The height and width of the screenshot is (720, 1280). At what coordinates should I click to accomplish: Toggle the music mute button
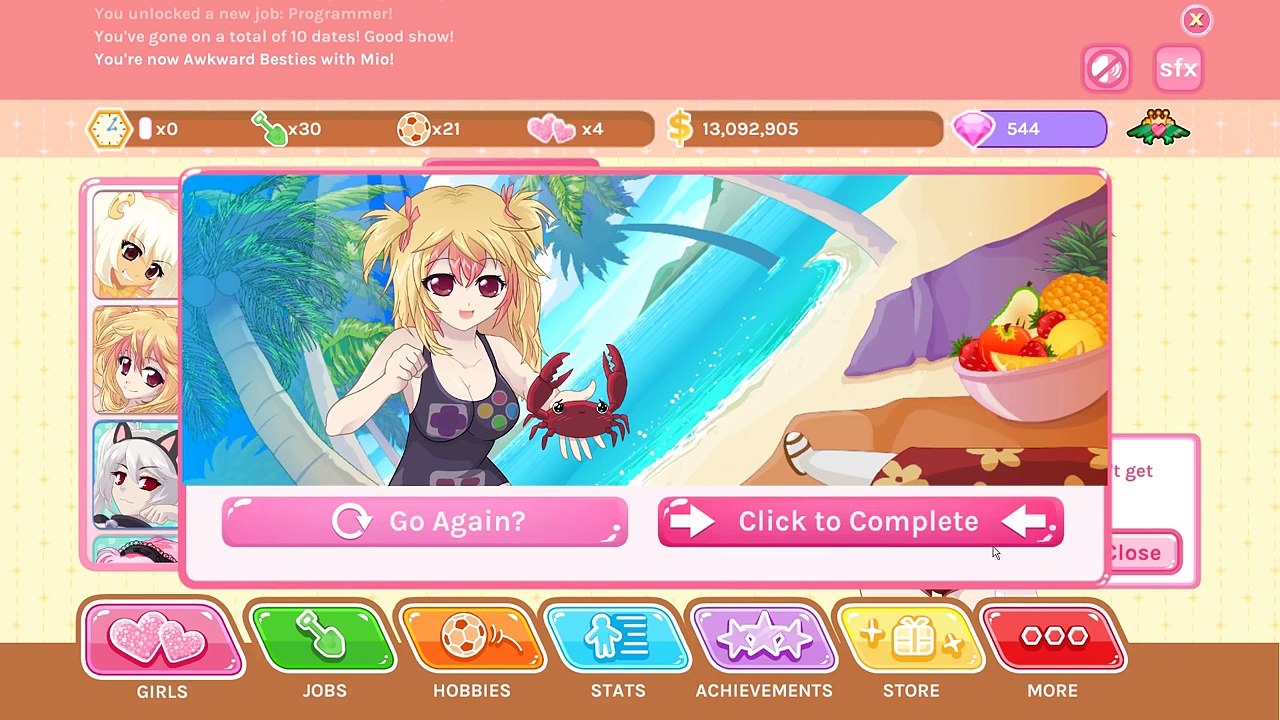[x=1106, y=68]
